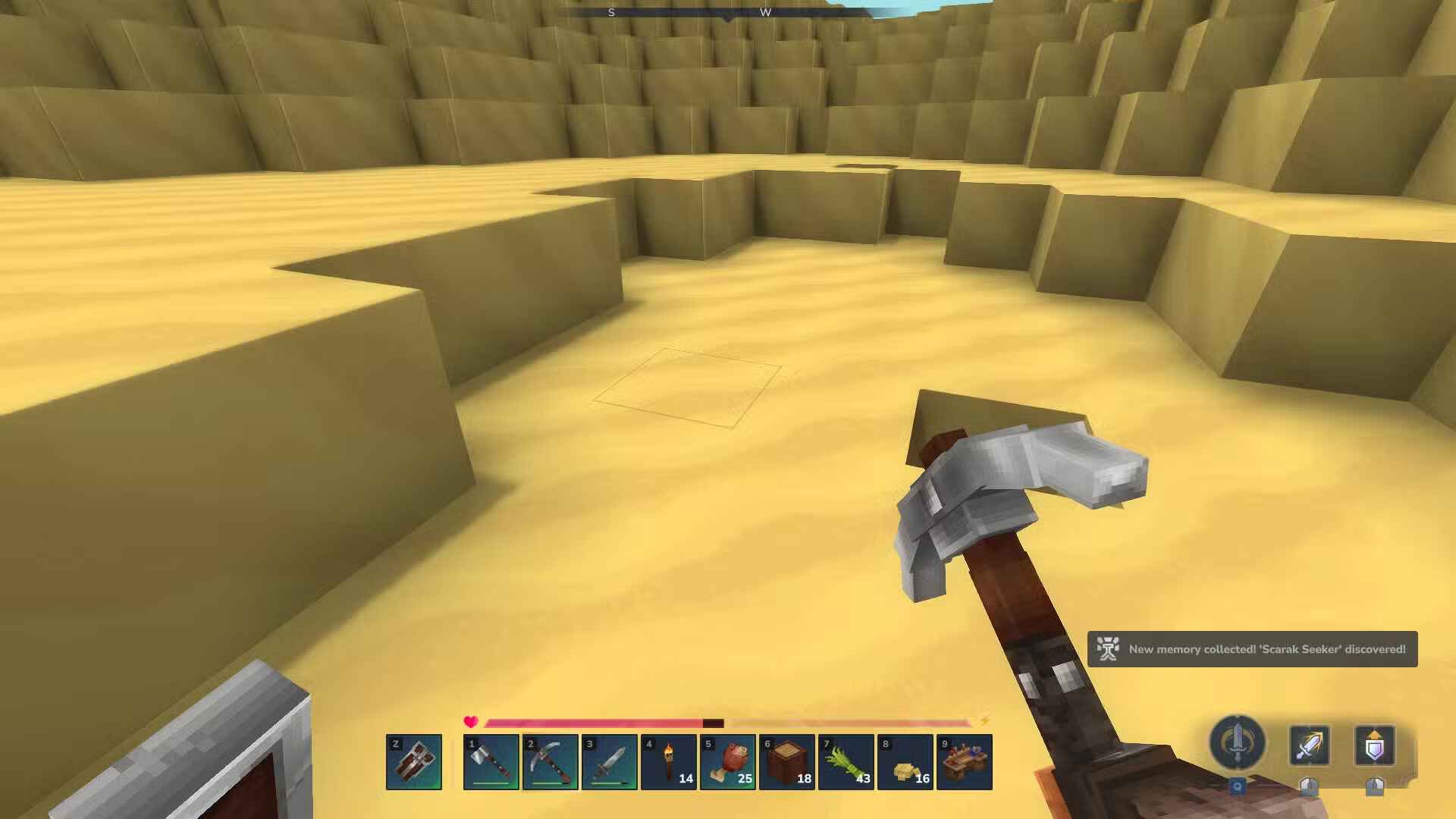Click the red health bar

tap(591, 723)
